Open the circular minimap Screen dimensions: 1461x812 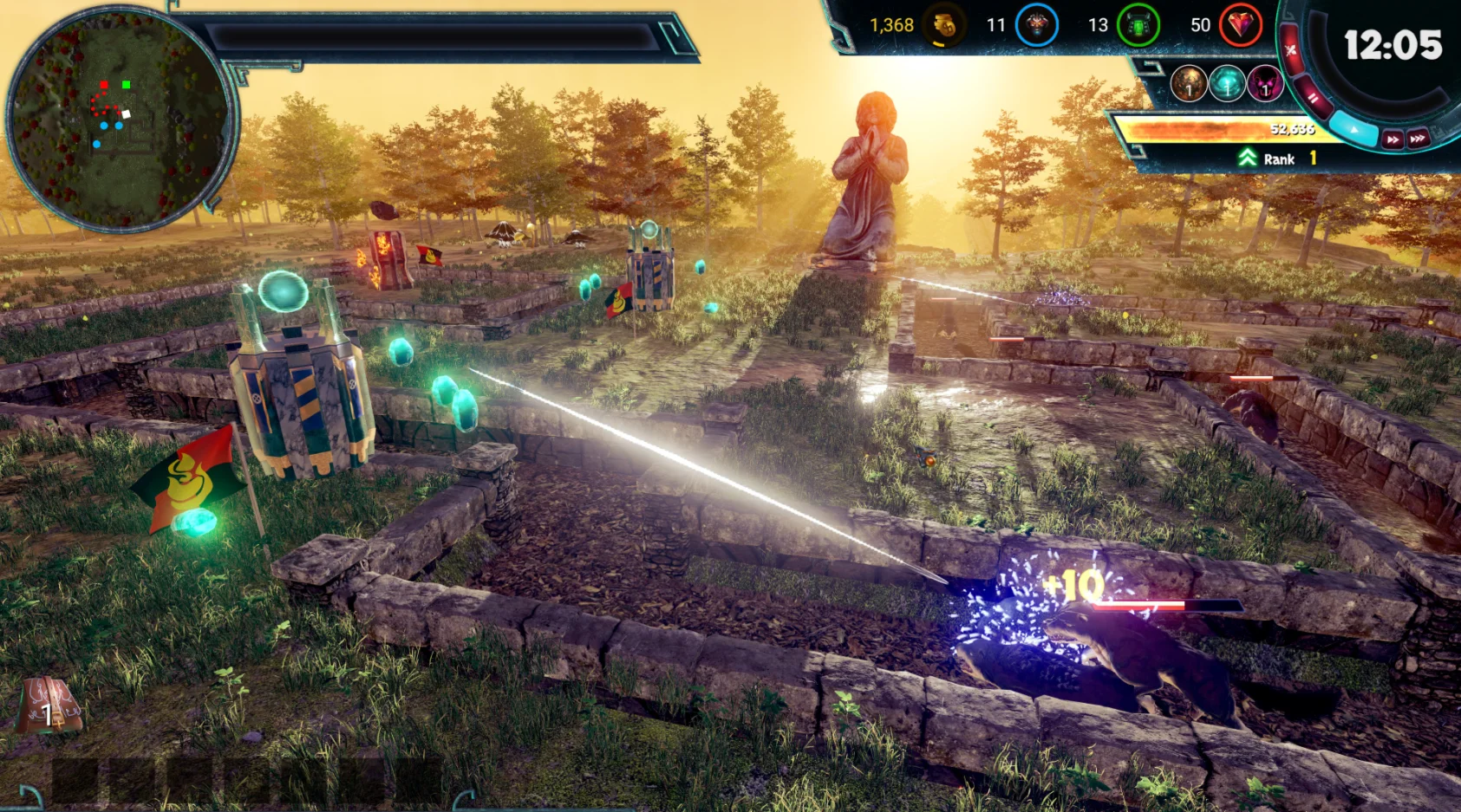118,119
